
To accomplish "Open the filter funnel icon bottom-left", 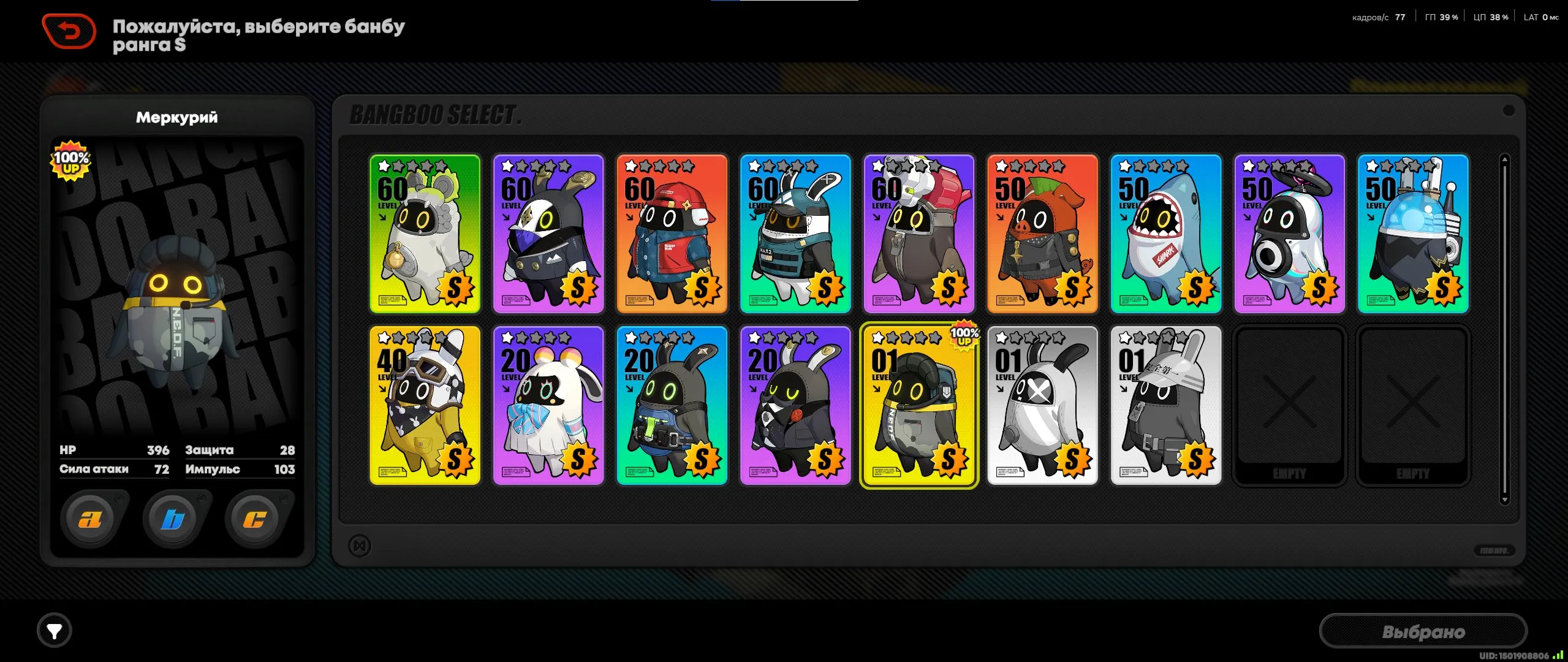I will tap(55, 631).
